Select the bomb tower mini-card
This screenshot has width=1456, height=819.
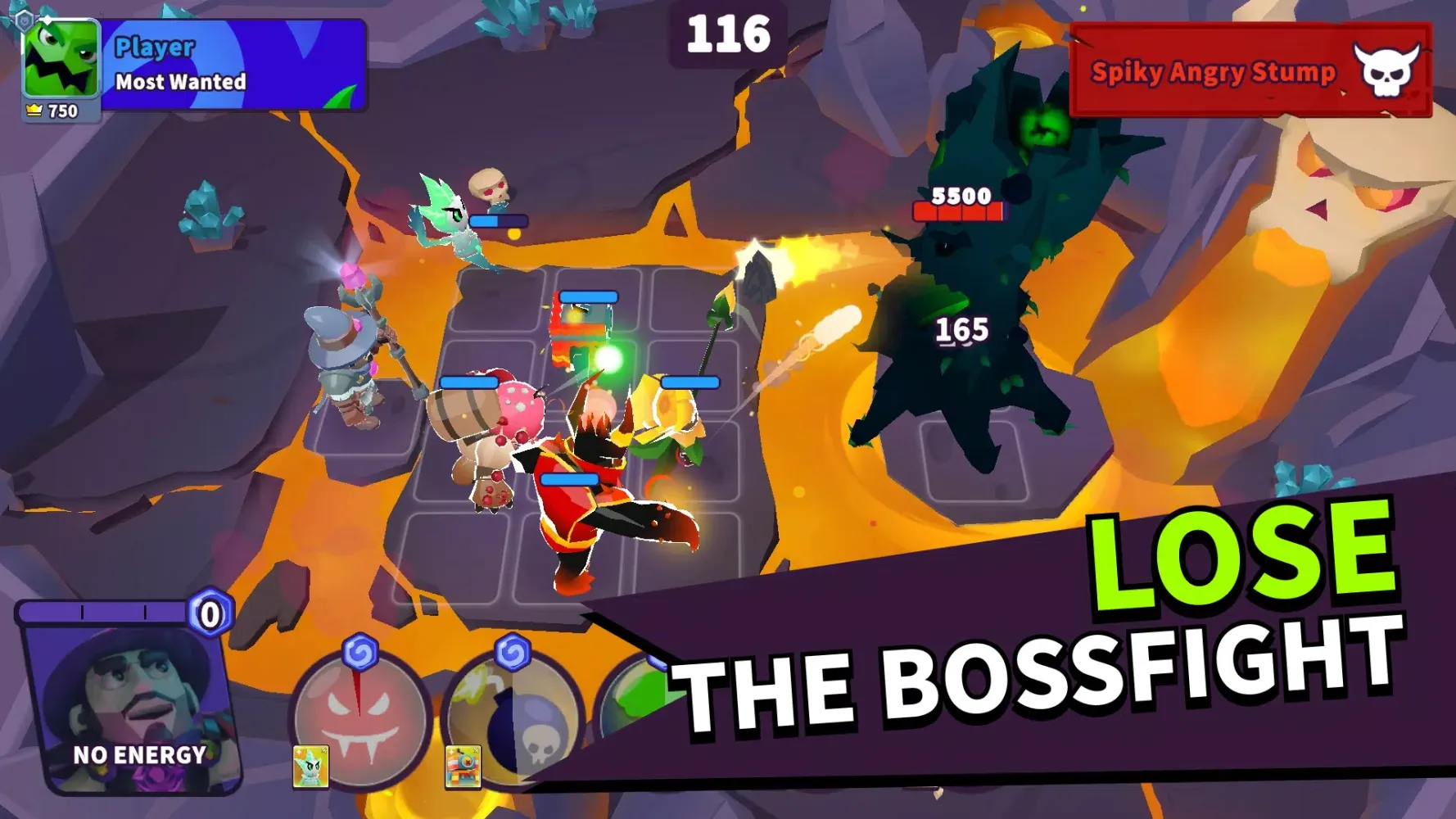coord(464,769)
